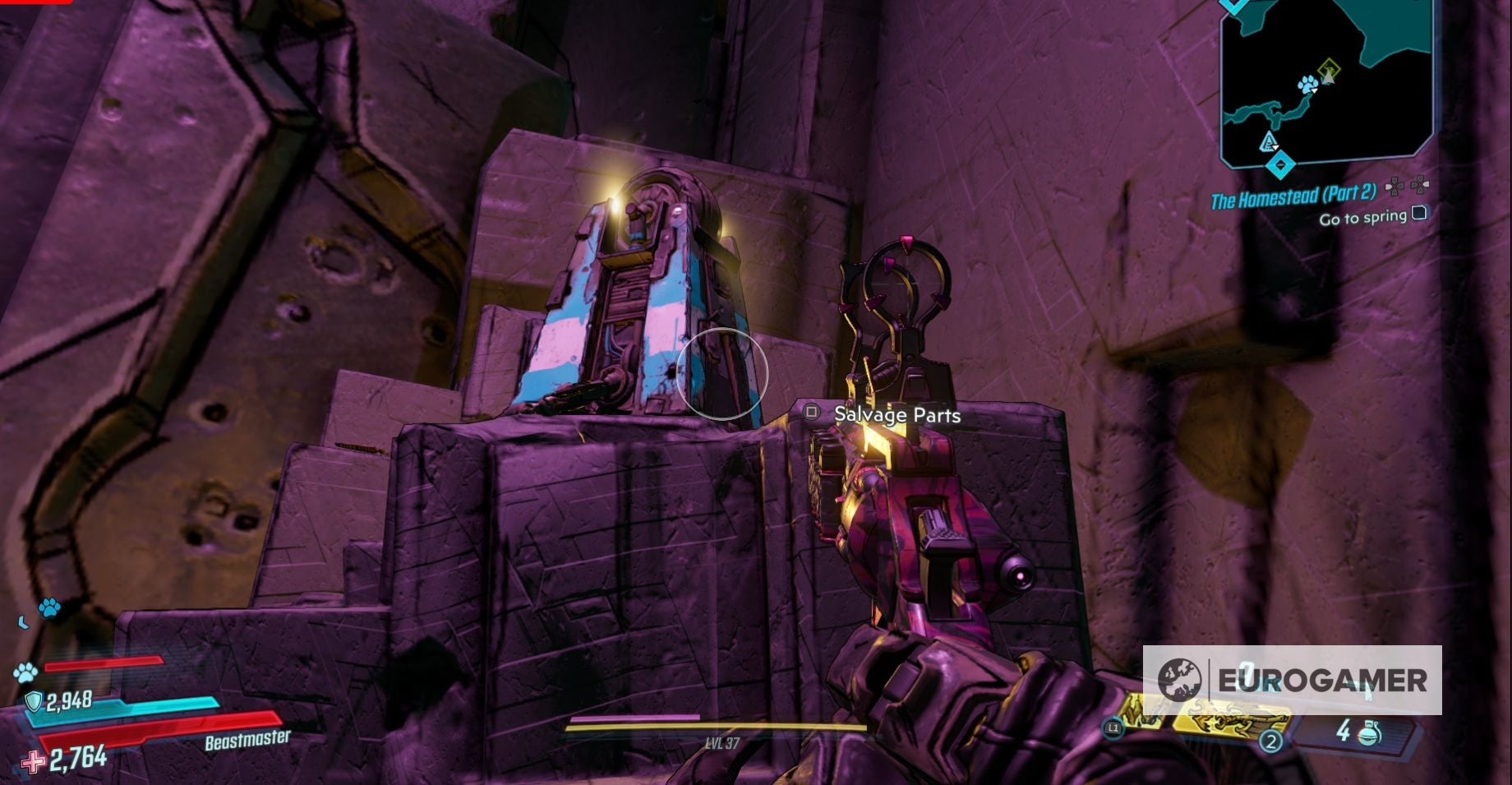Click the chevron arrow near the pet icon
The image size is (1512, 785).
click(23, 623)
